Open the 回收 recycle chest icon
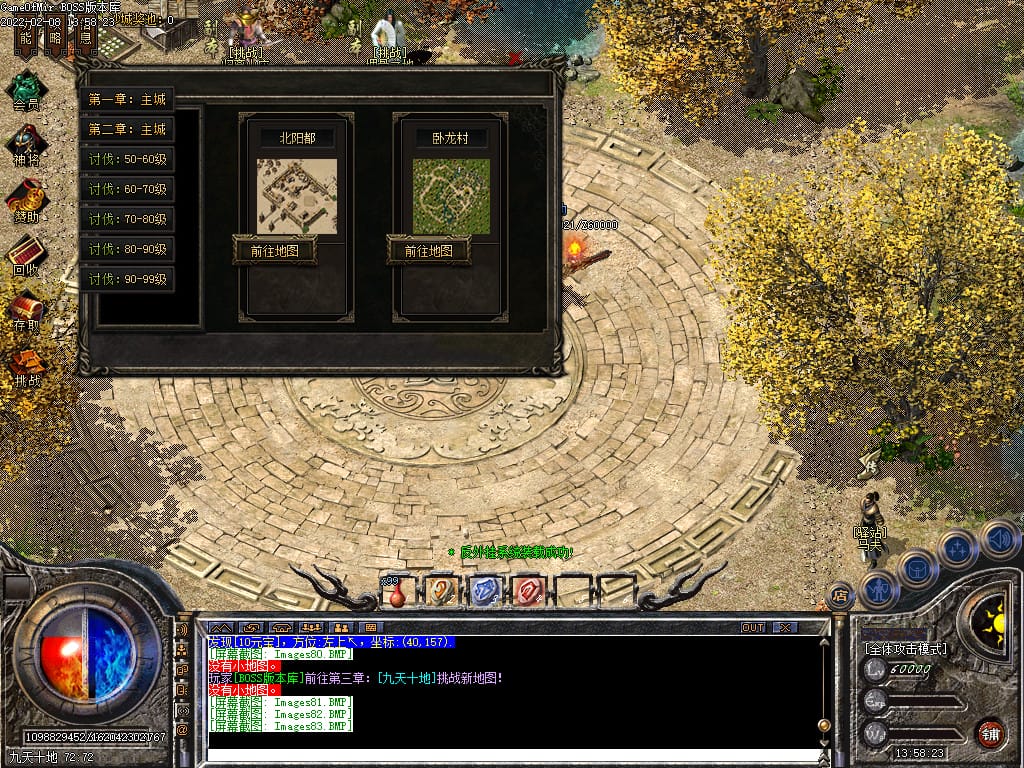Image resolution: width=1024 pixels, height=768 pixels. pos(27,253)
